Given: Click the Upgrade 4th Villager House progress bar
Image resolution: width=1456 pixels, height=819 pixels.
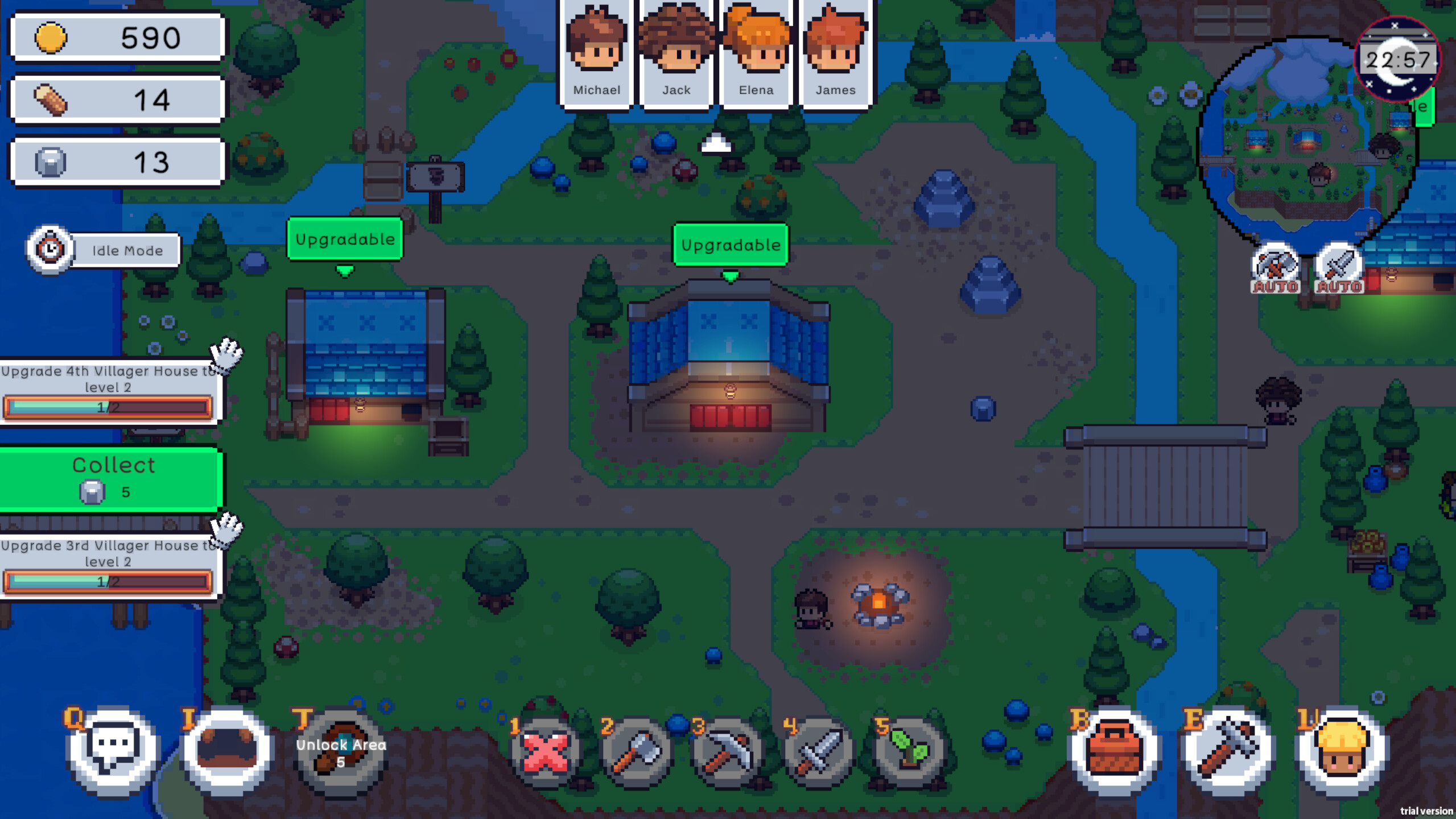Looking at the screenshot, I should pyautogui.click(x=109, y=407).
